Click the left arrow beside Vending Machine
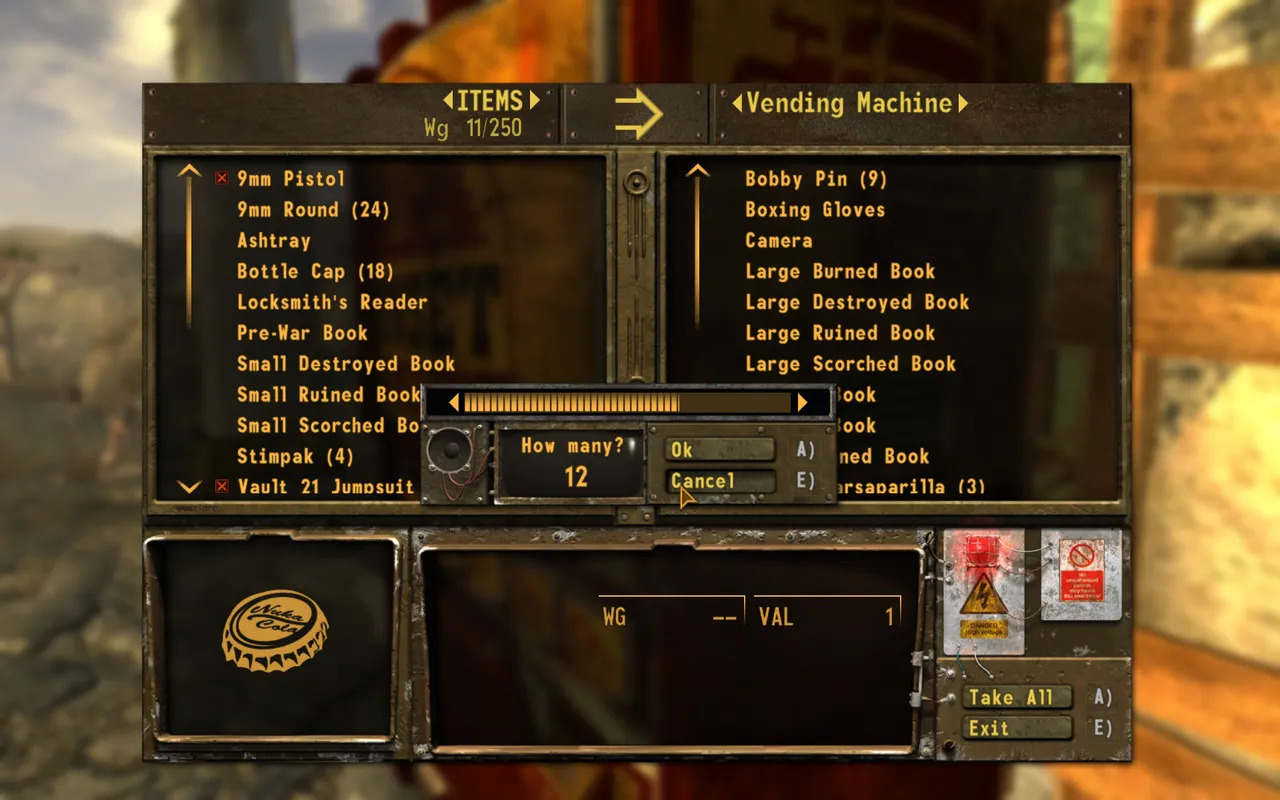The height and width of the screenshot is (800, 1280). (737, 103)
